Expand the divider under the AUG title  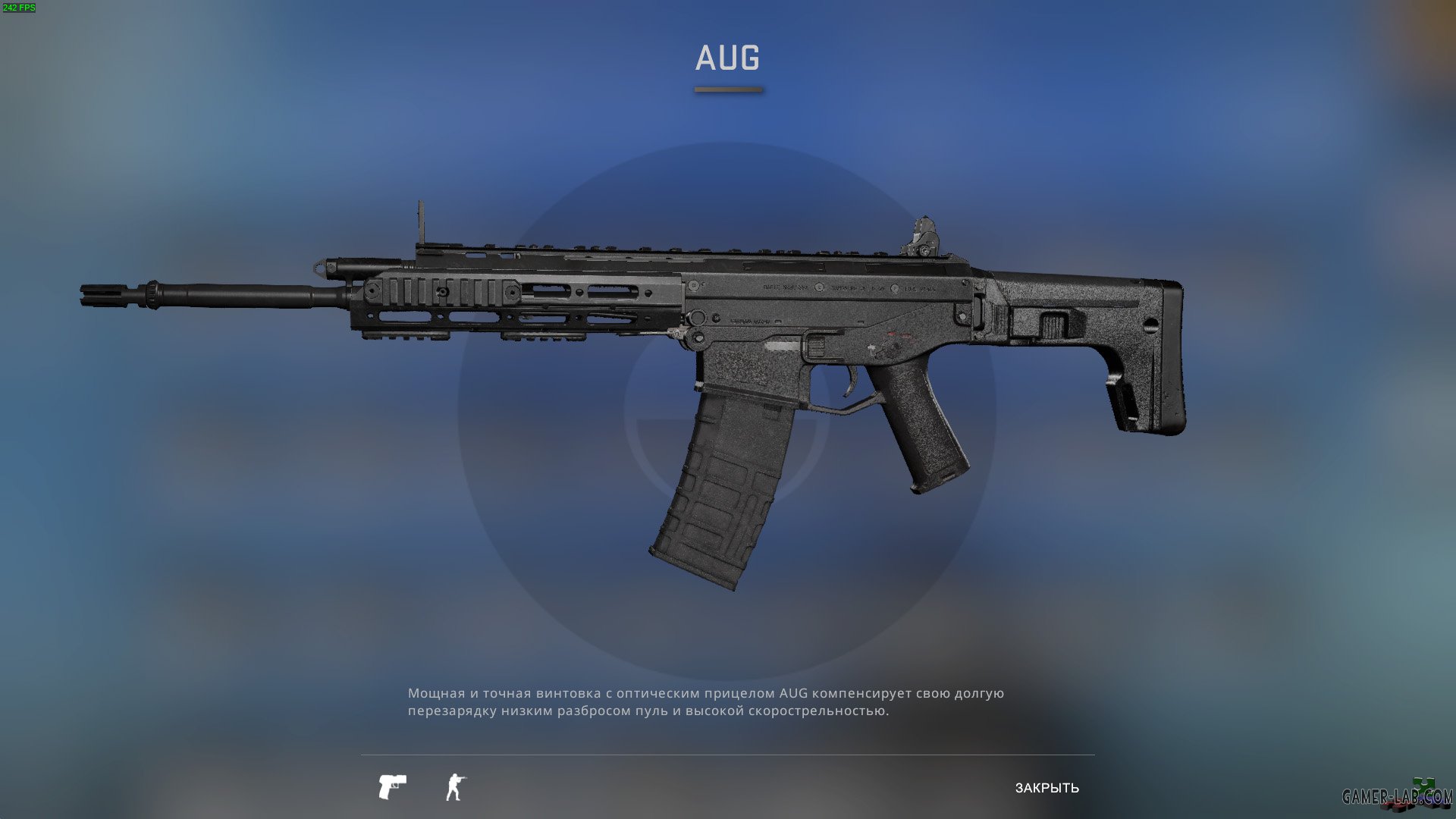(727, 89)
